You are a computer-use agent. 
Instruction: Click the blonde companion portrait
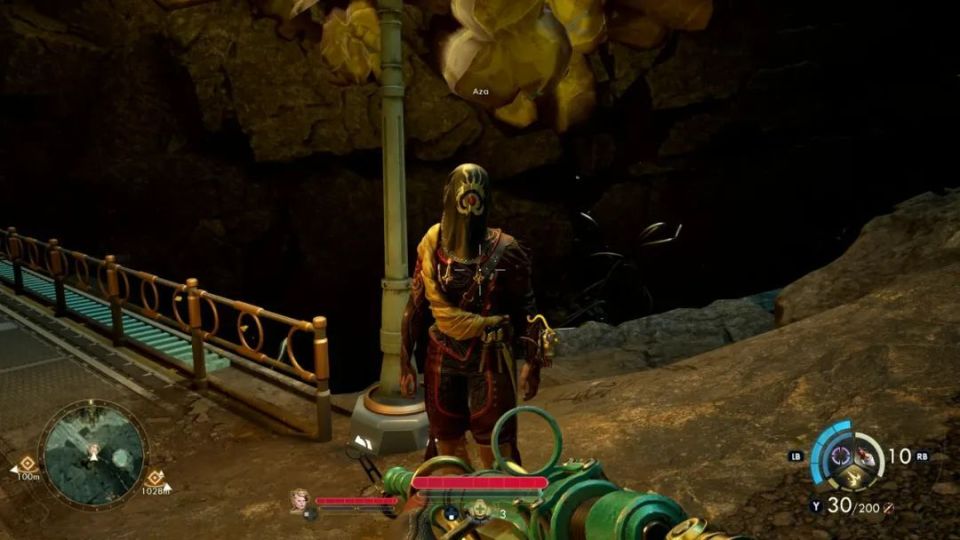click(298, 499)
